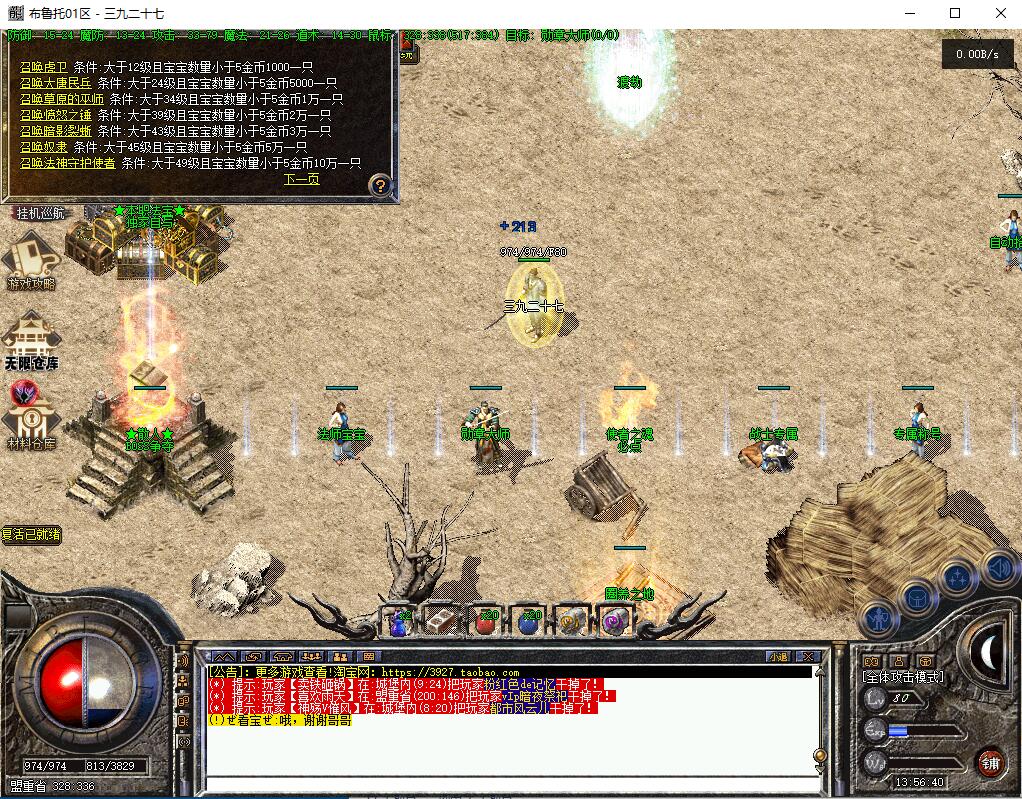Viewport: 1022px width, 799px height.
Task: Click the 复活已就绪 revive status button
Action: tap(31, 535)
